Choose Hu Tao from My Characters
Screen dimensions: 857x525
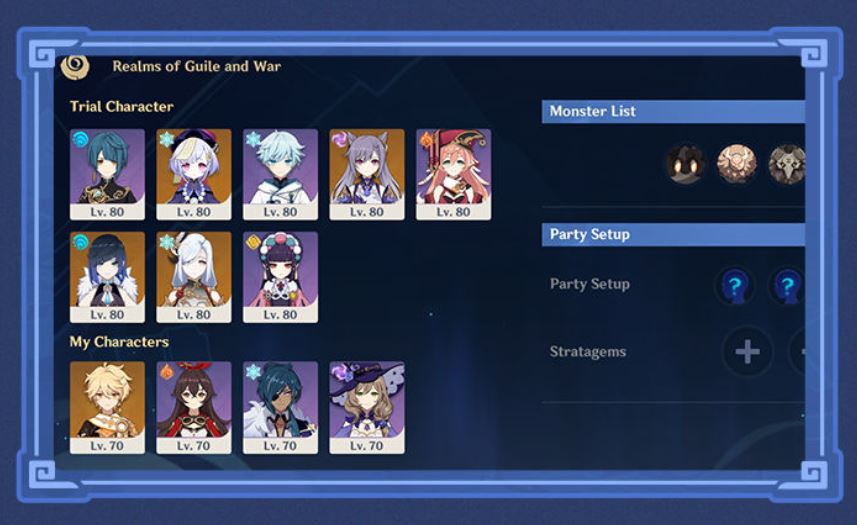tap(194, 407)
